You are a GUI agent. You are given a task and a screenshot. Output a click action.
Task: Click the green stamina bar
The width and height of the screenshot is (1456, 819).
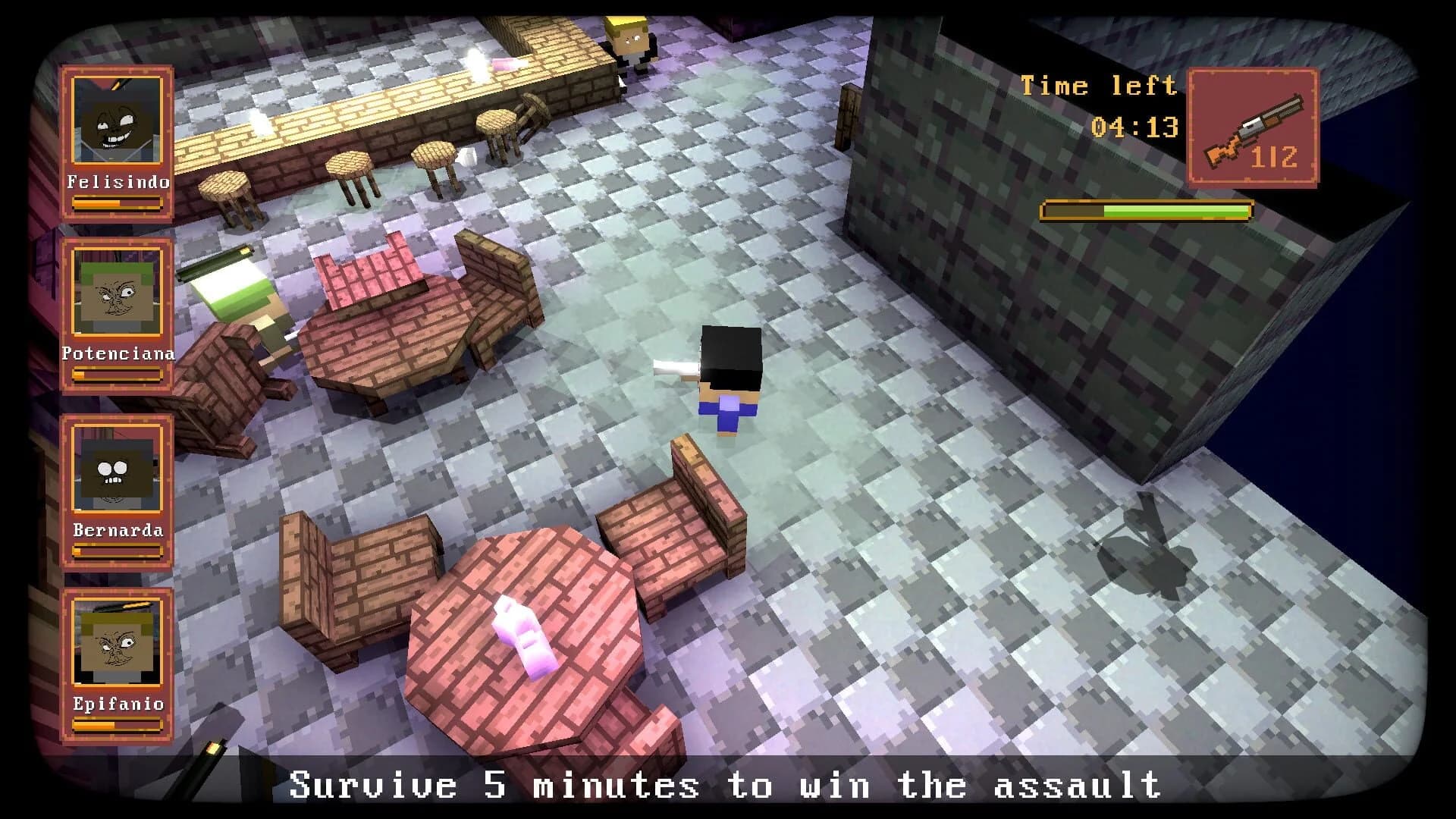click(1149, 208)
